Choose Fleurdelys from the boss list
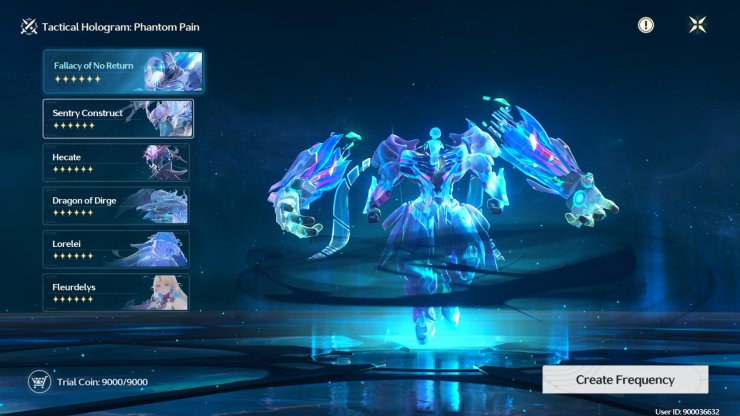The width and height of the screenshot is (740, 416). pos(116,292)
